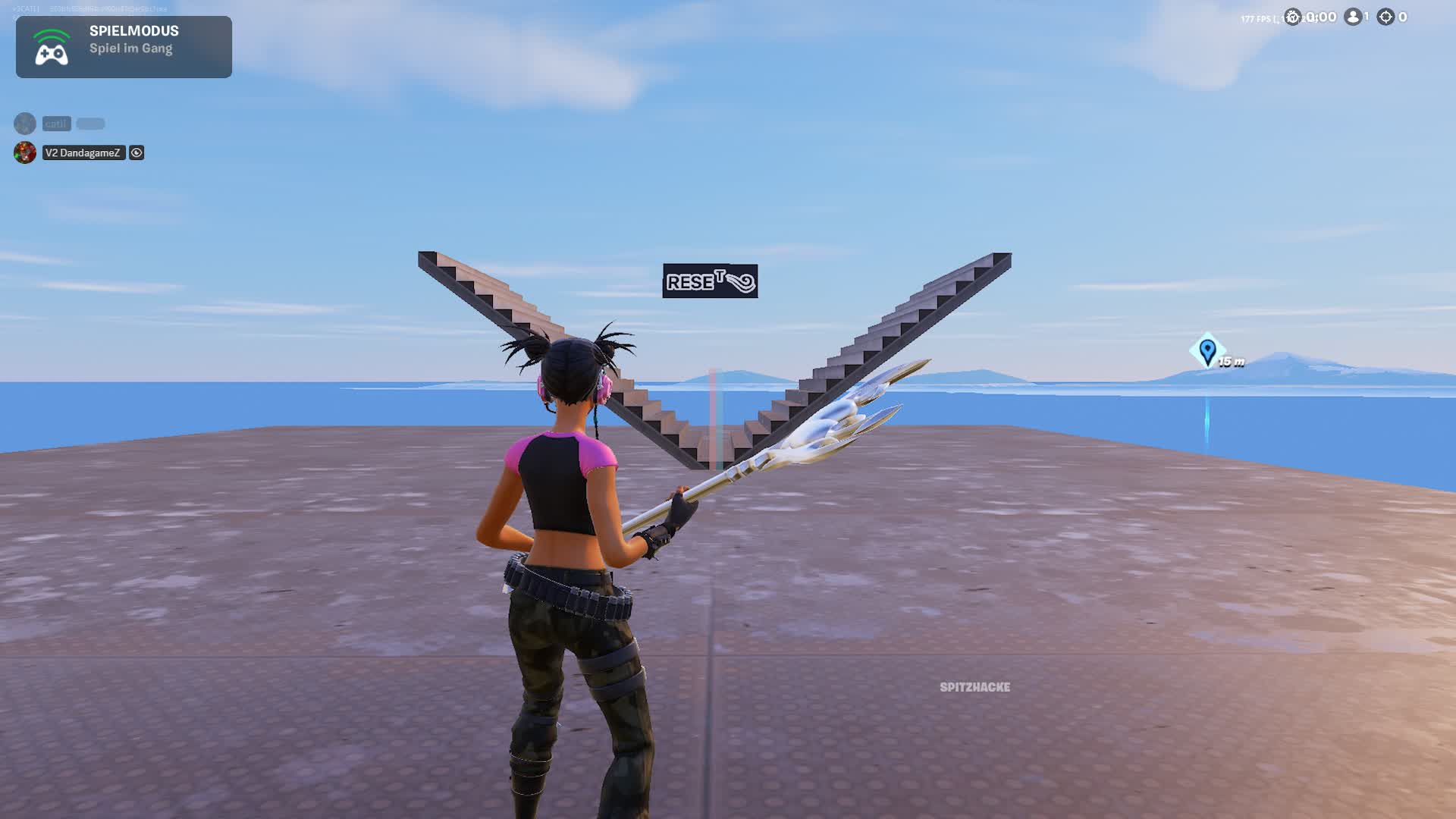Click V2 DandagameZ's Discord avatar

(24, 152)
